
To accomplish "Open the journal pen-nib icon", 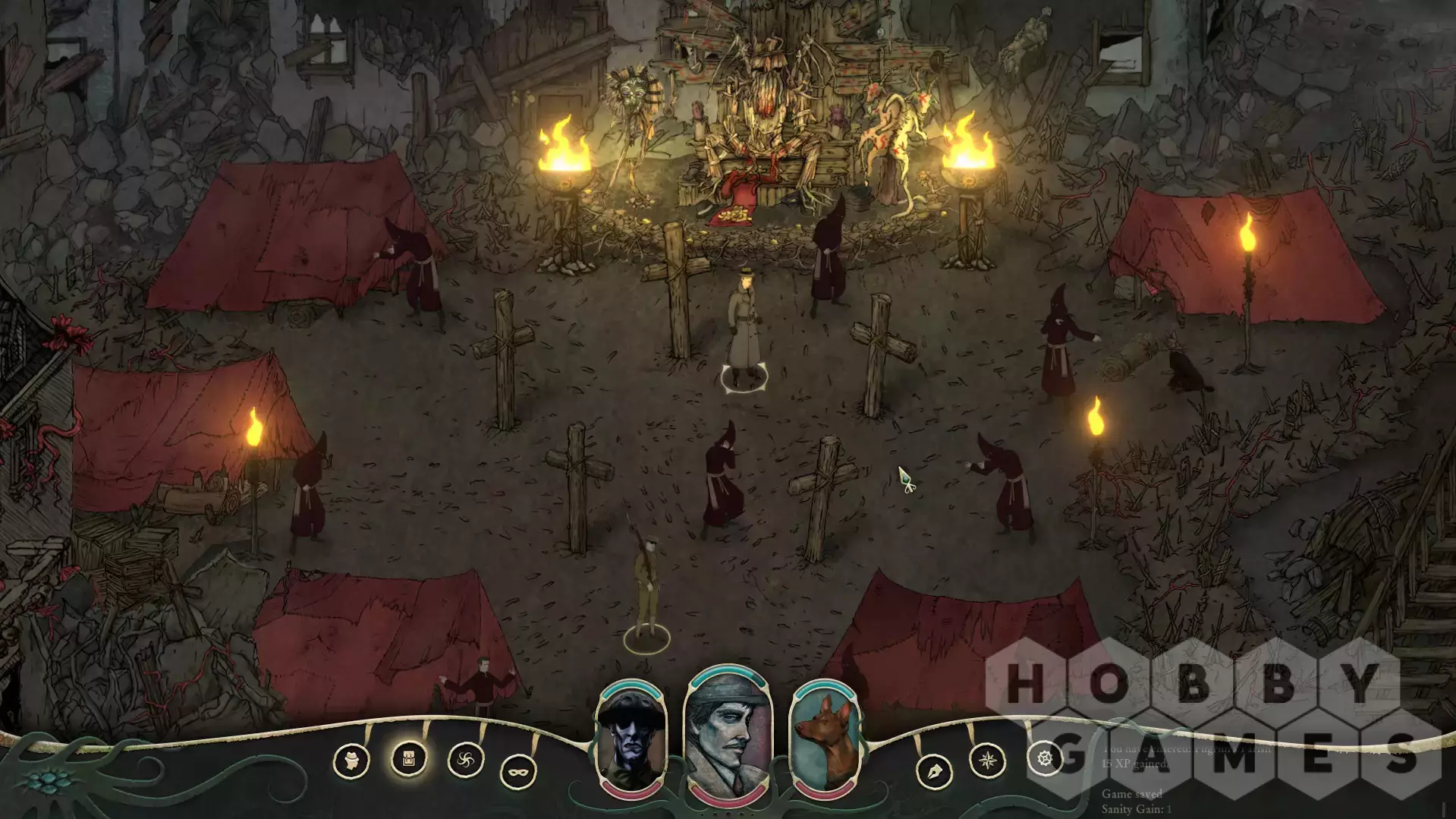I will [x=934, y=773].
